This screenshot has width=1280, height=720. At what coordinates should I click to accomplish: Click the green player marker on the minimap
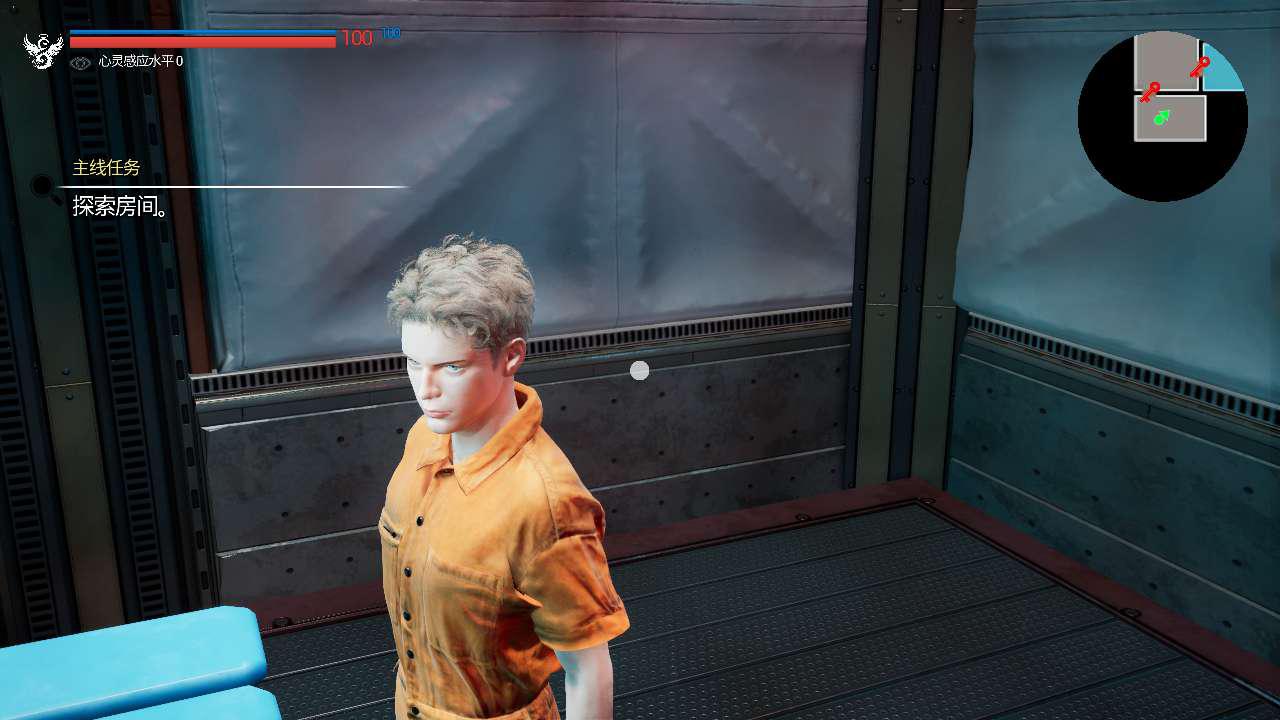[x=1162, y=118]
